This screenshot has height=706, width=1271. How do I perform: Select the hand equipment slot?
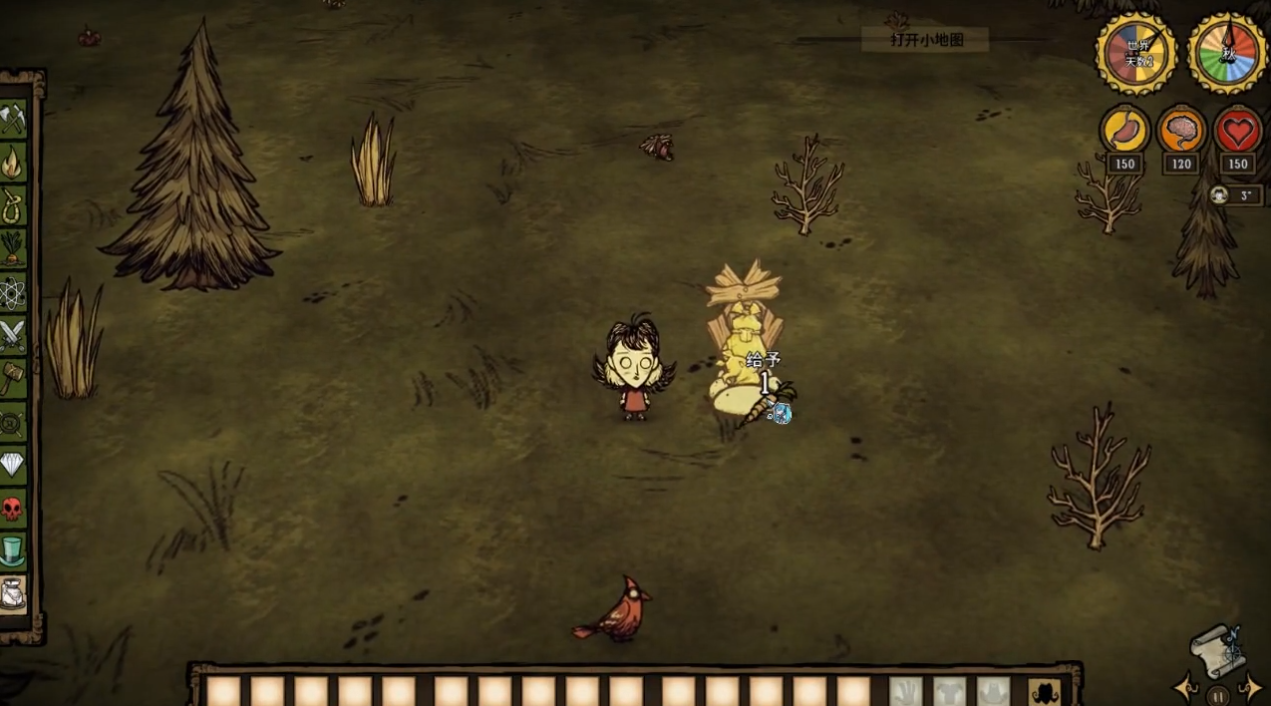pyautogui.click(x=906, y=691)
